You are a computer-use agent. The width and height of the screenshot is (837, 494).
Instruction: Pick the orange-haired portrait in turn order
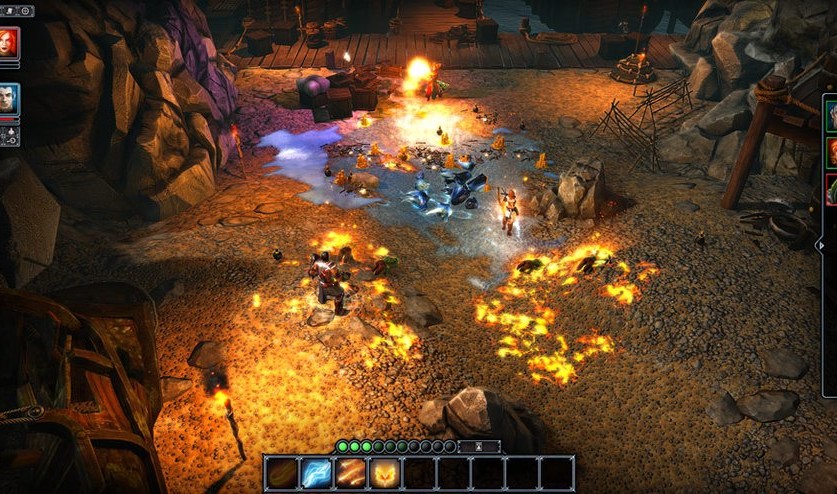(x=831, y=152)
